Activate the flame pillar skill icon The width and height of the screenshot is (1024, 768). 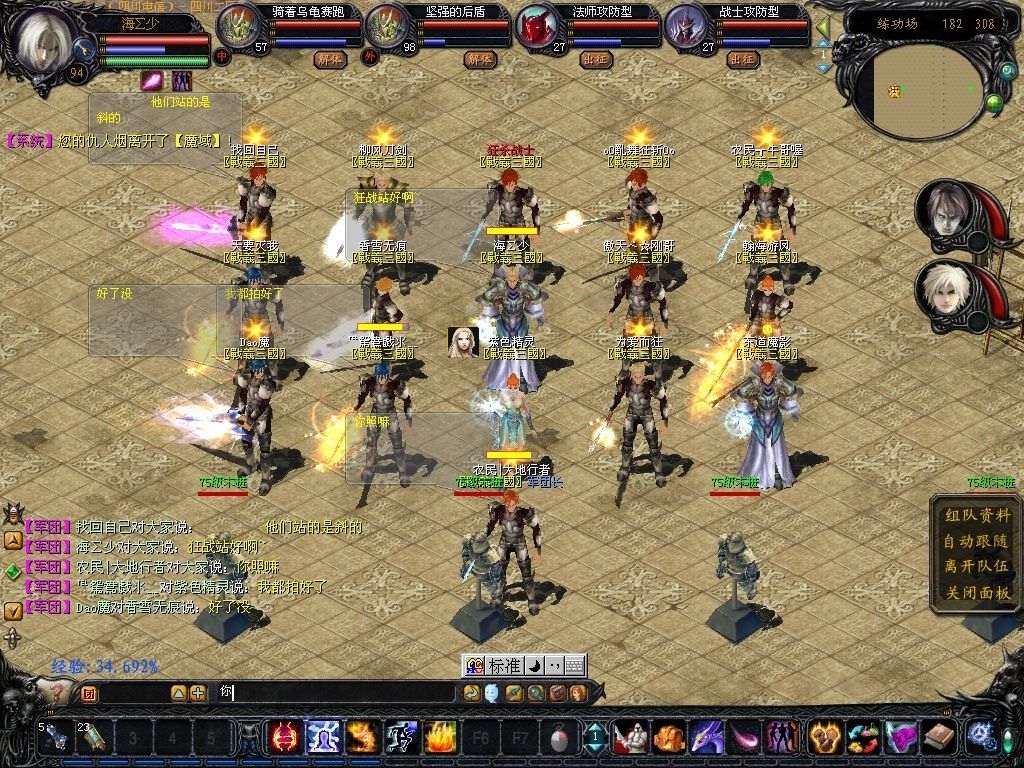click(x=440, y=738)
